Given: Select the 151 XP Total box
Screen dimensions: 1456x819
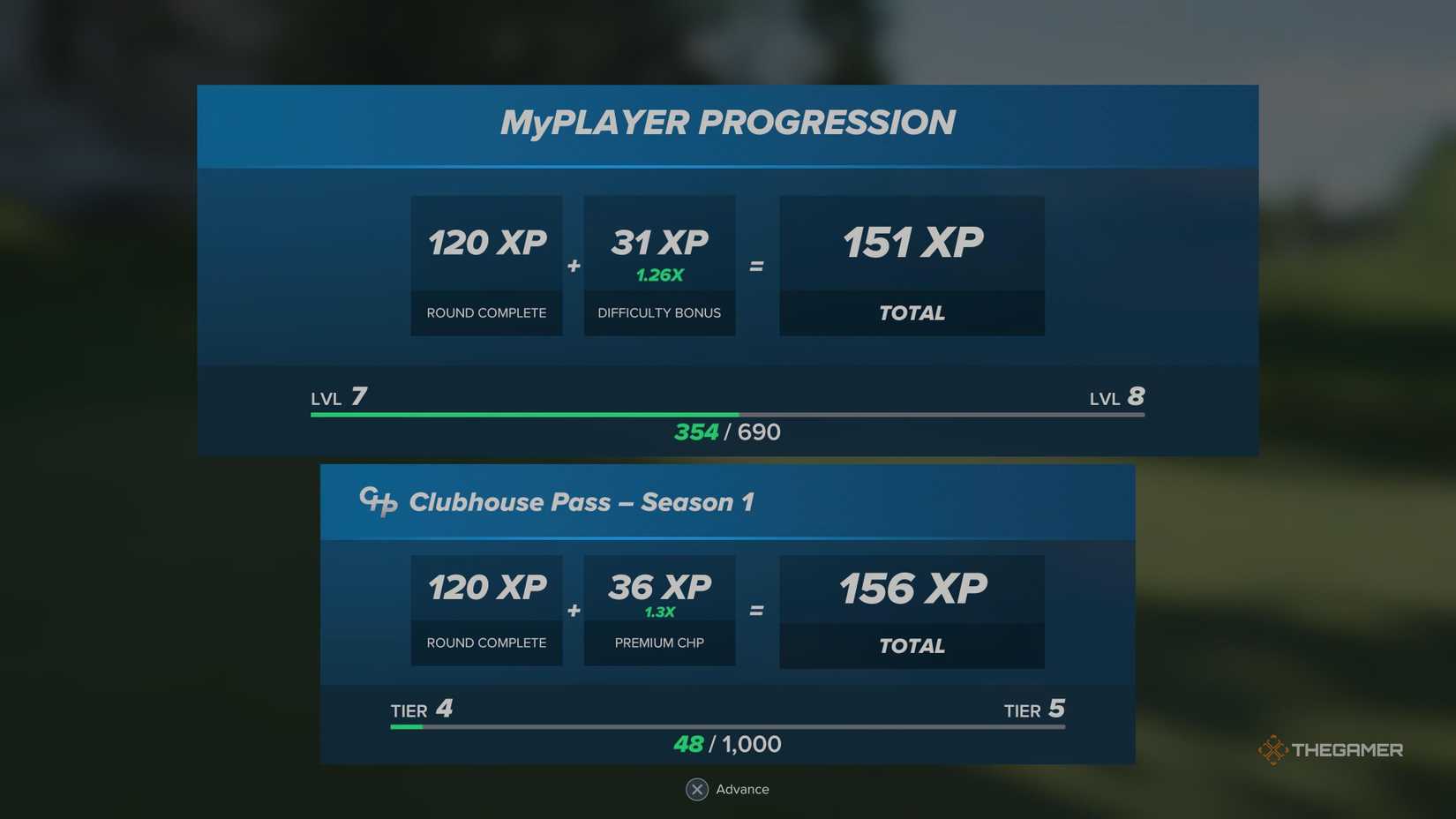Looking at the screenshot, I should pyautogui.click(x=912, y=266).
